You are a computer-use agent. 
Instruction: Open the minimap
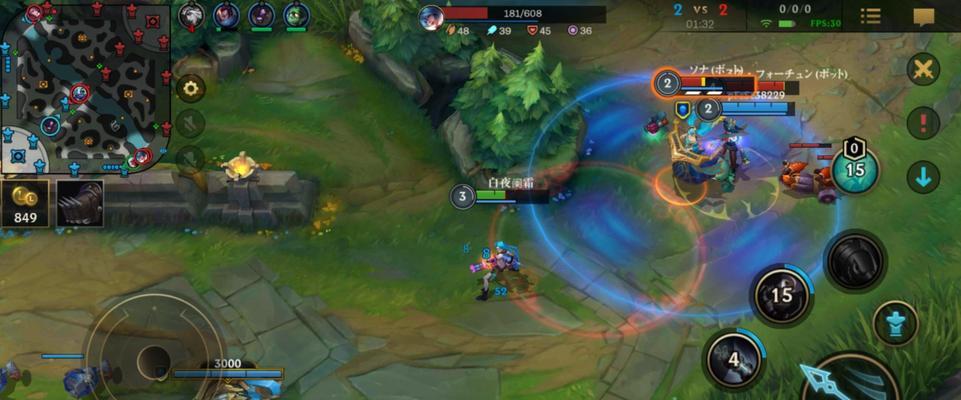coord(85,85)
